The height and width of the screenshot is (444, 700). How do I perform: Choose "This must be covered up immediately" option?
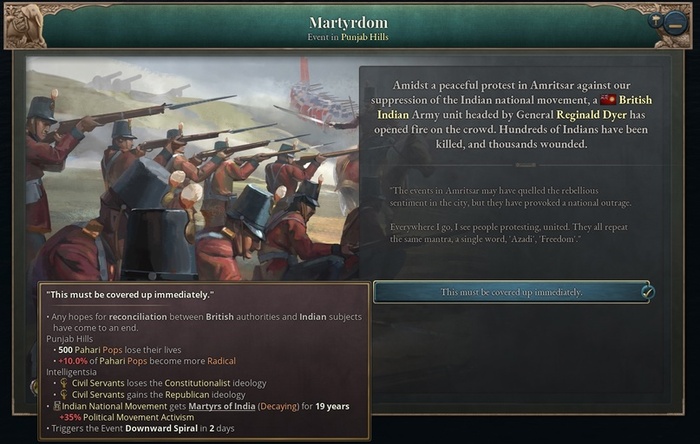pyautogui.click(x=511, y=292)
